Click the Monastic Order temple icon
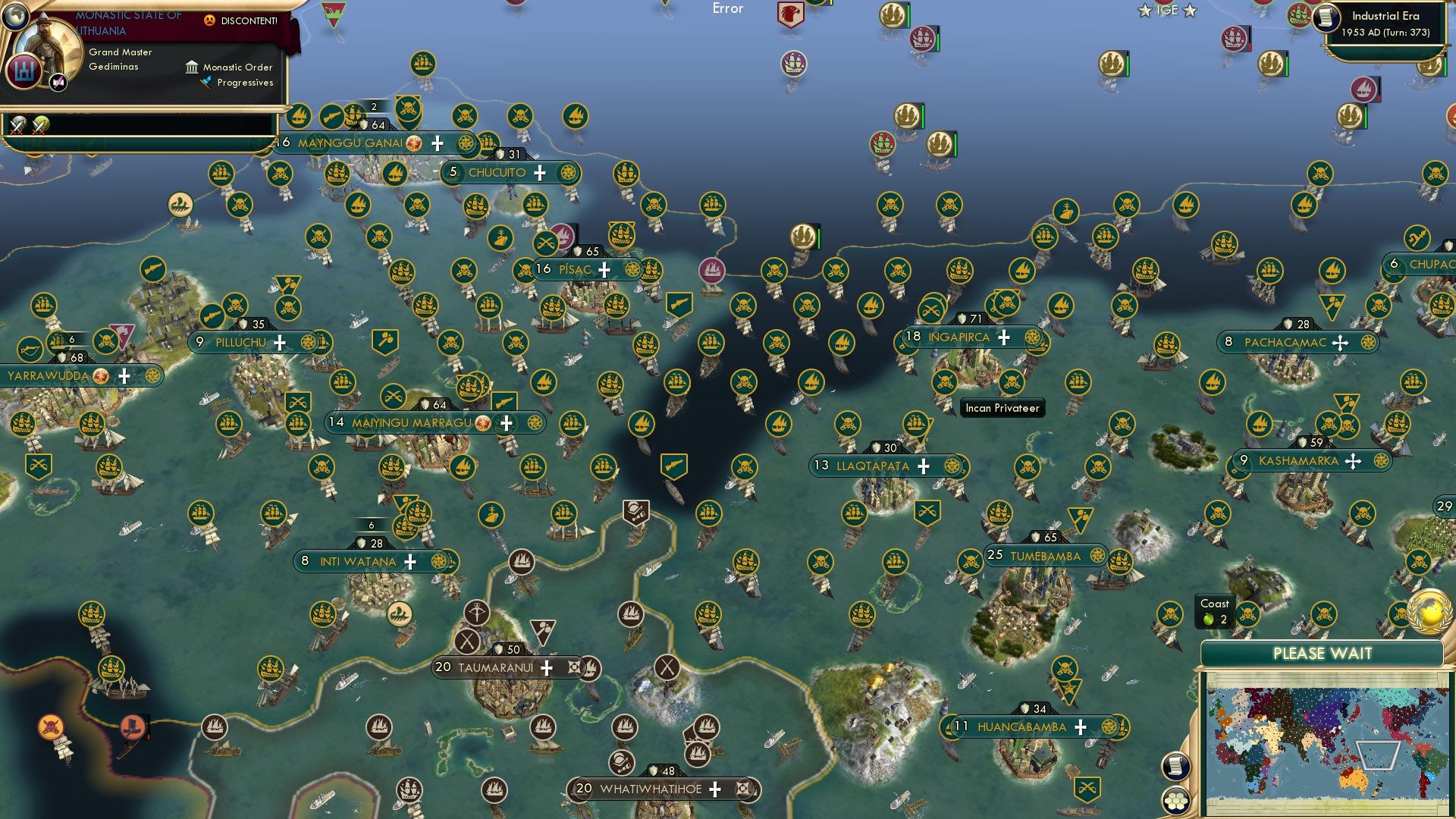Viewport: 1456px width, 819px height. 192,68
